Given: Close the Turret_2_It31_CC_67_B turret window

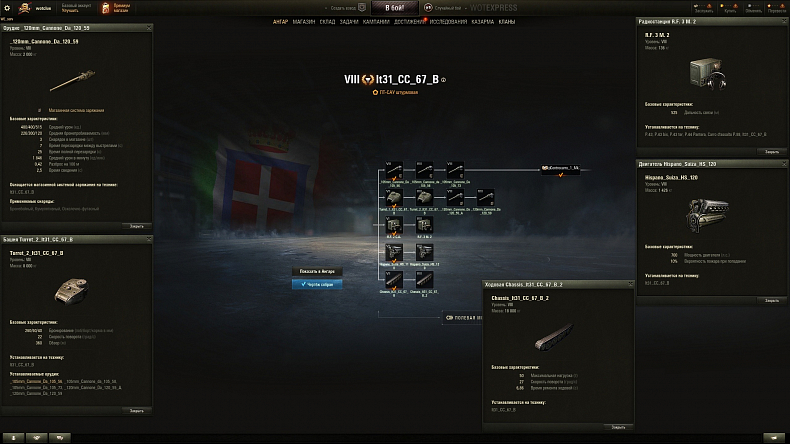Looking at the screenshot, I should tap(136, 410).
